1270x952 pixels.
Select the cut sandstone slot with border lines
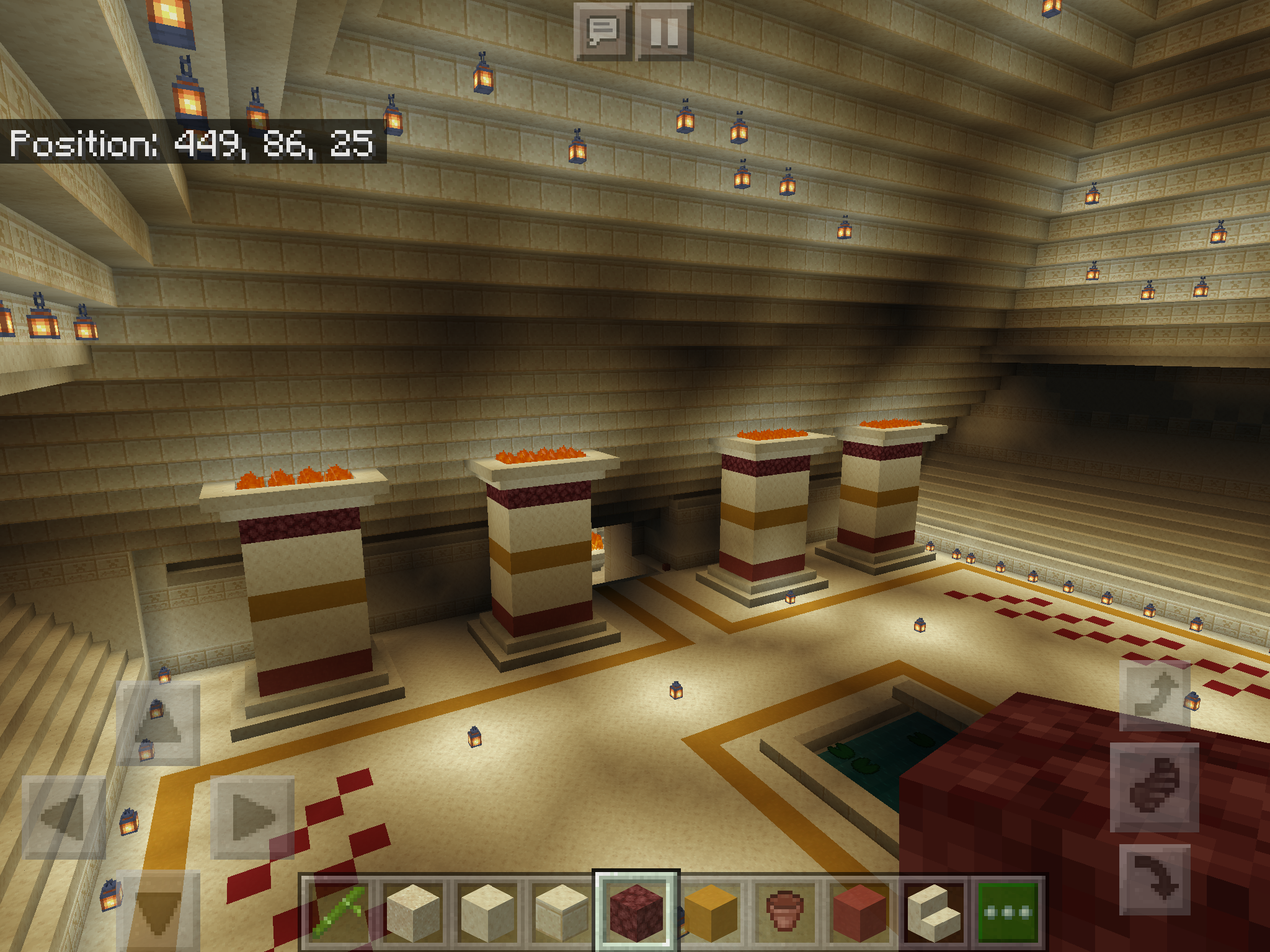pos(562,912)
